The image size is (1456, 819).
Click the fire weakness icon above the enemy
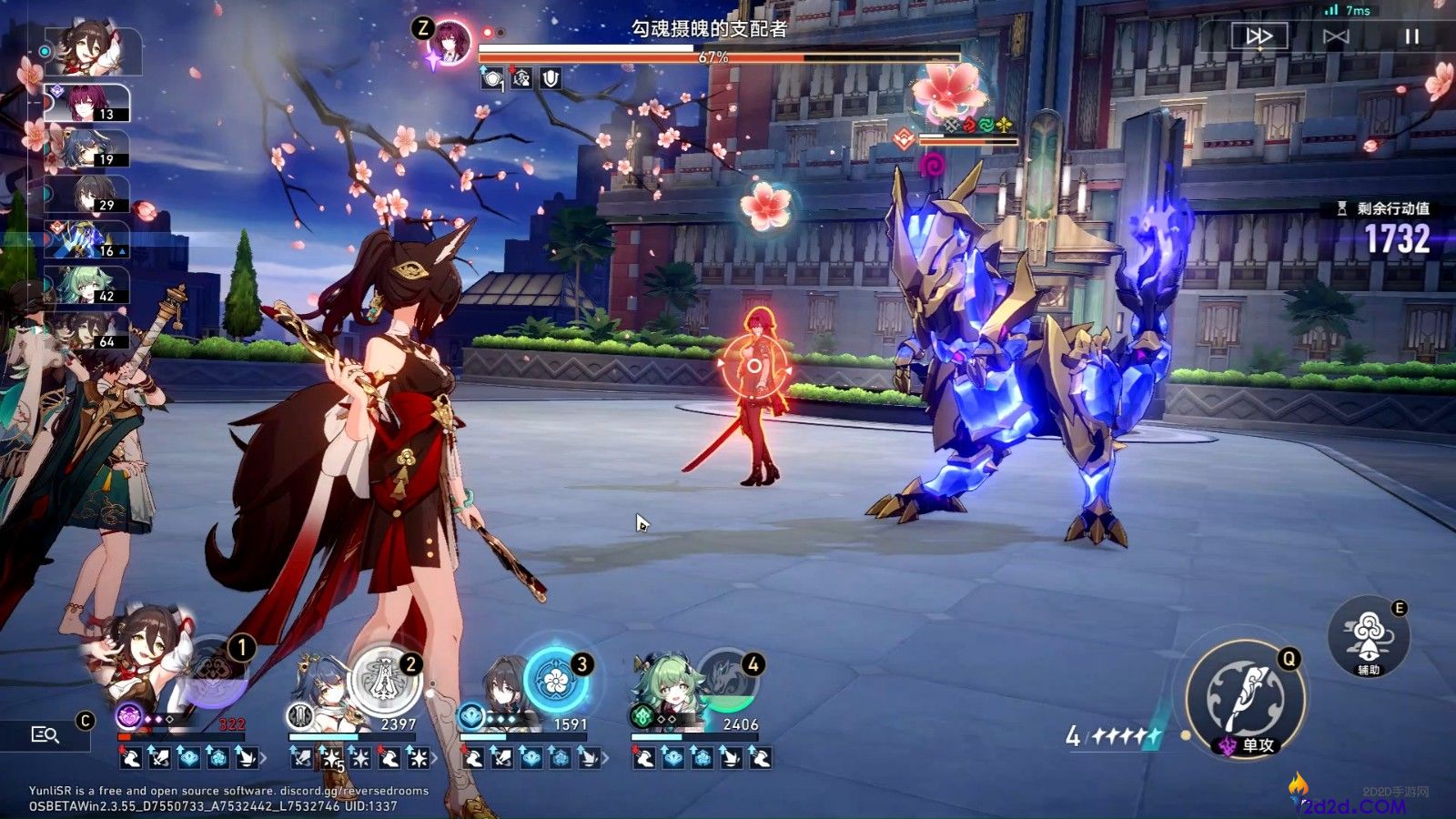coord(969,125)
